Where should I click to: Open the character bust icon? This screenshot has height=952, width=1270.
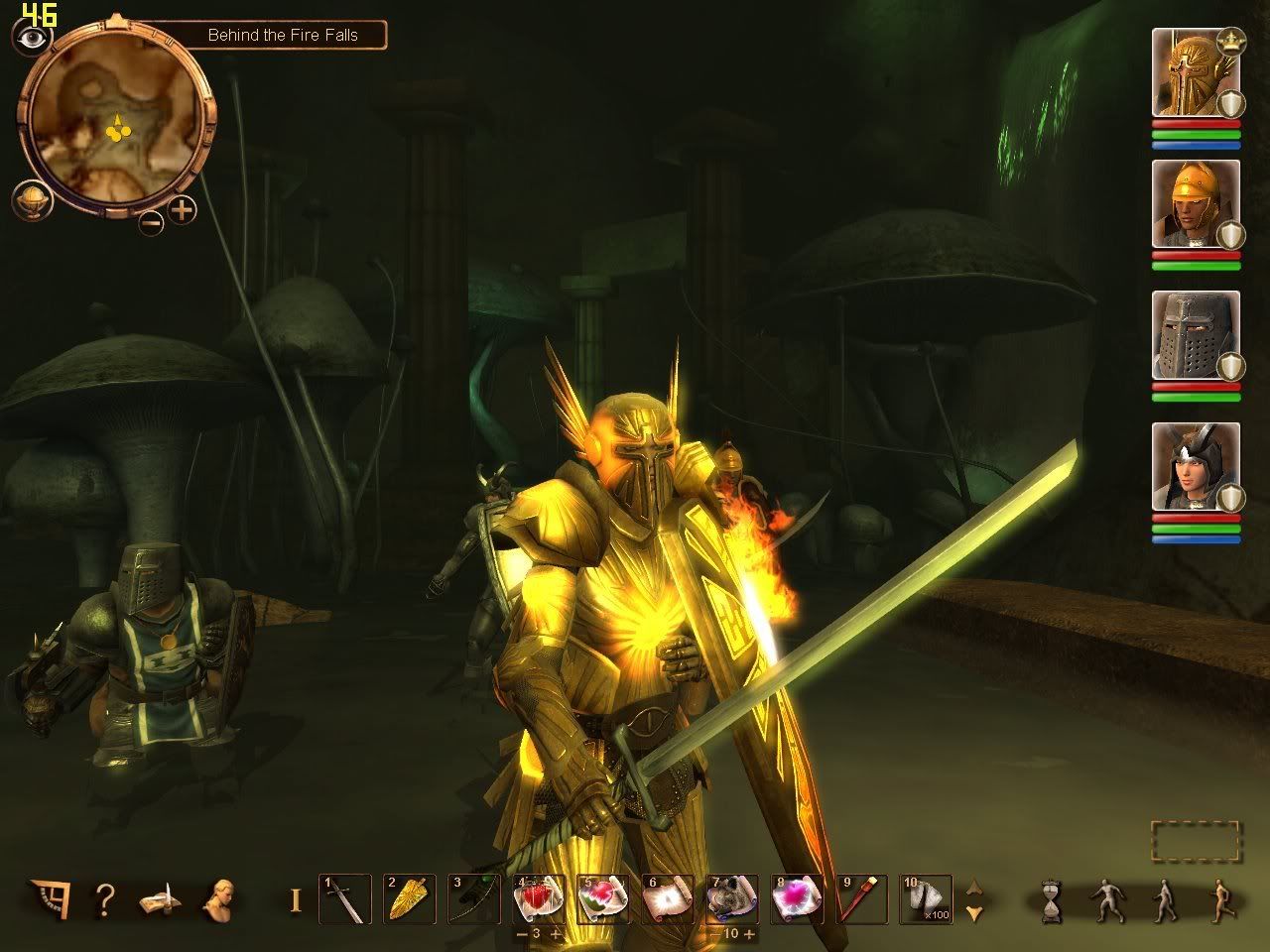217,899
